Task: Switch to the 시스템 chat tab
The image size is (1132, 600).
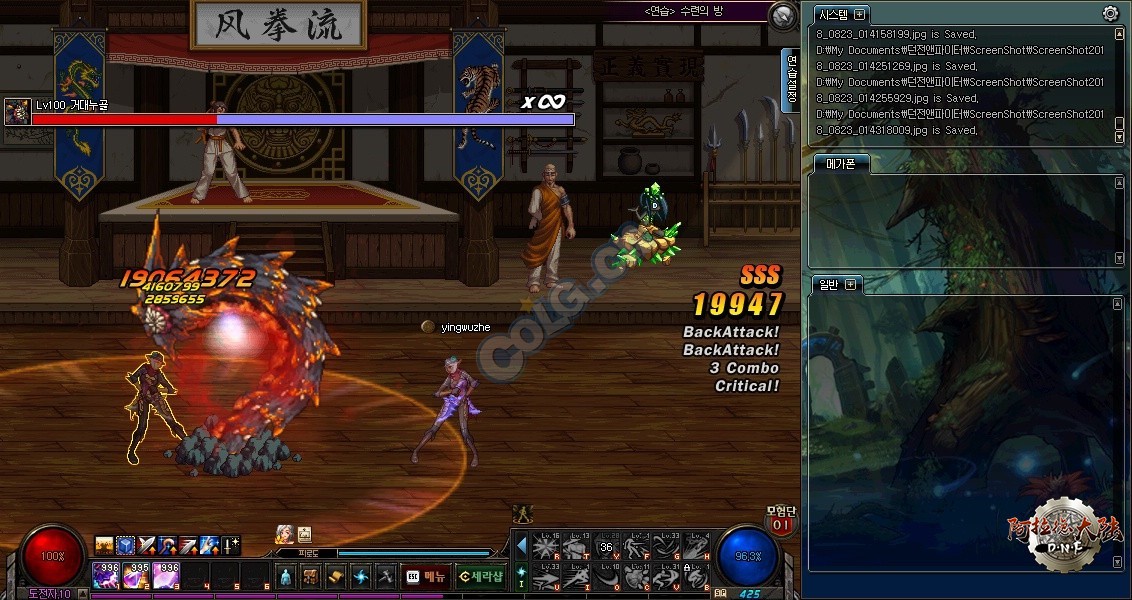Action: [x=832, y=15]
